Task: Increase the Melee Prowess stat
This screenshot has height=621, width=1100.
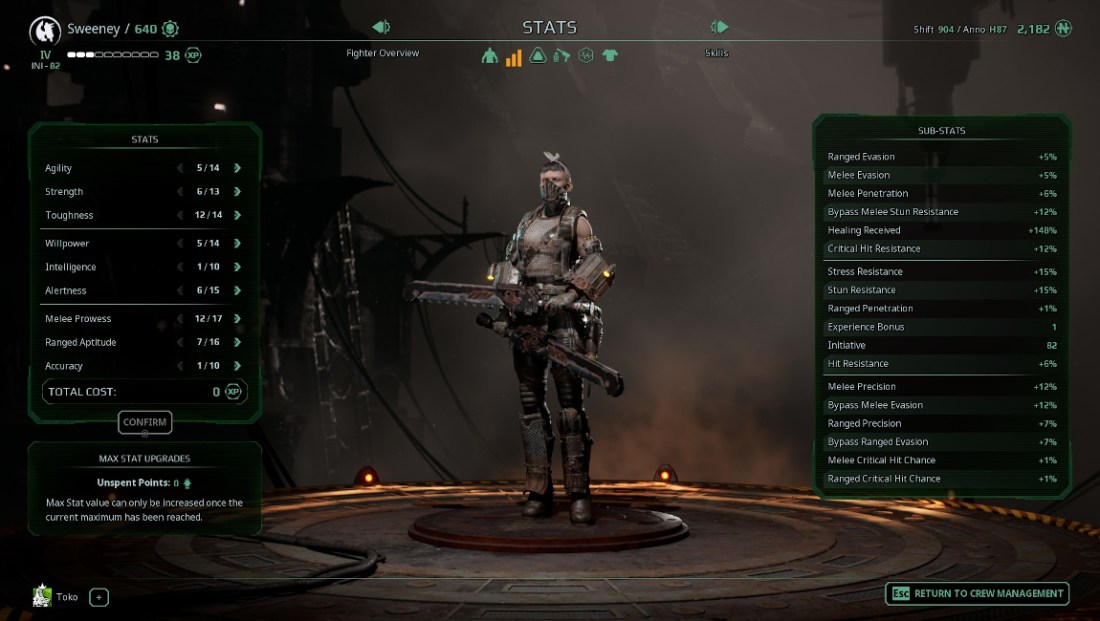Action: 237,319
